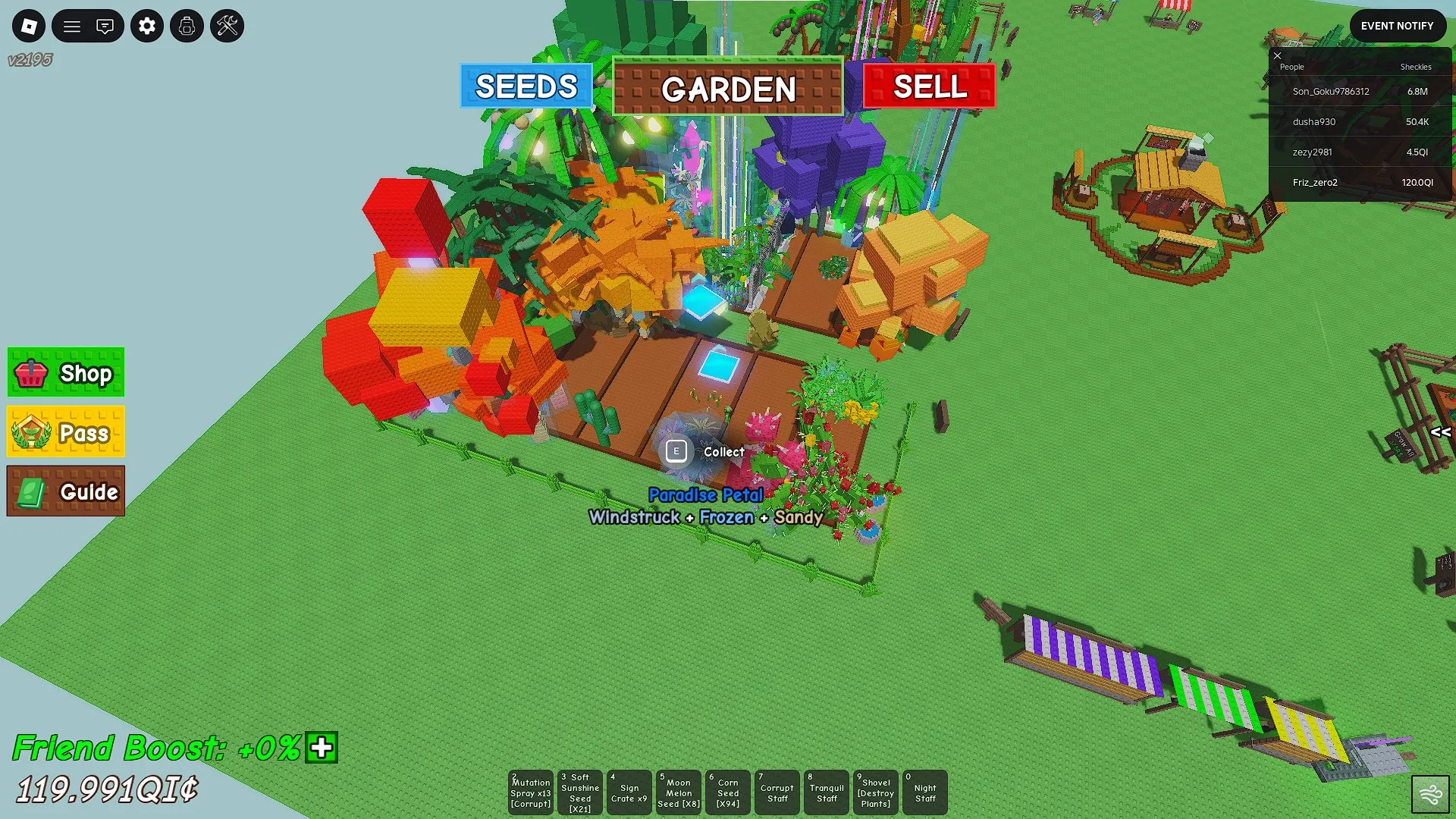Click the EVENT NOTIFY button
Image resolution: width=1456 pixels, height=819 pixels.
coord(1398,25)
